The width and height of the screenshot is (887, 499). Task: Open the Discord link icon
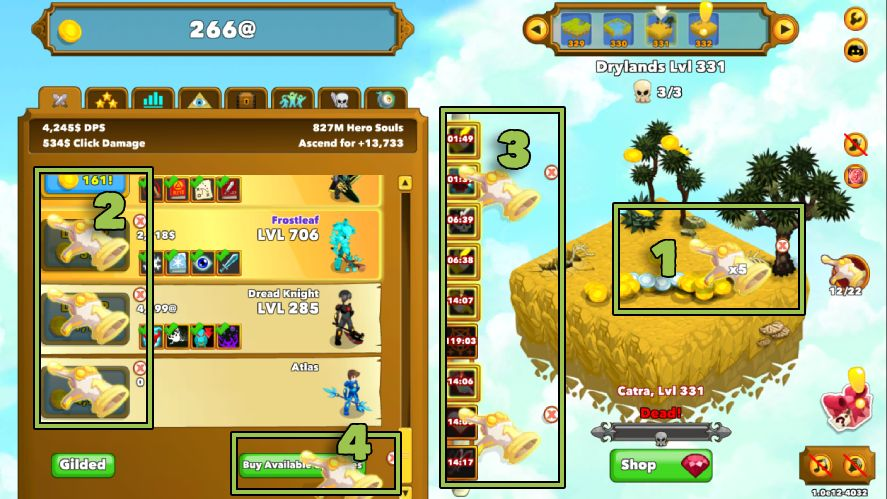[x=856, y=49]
